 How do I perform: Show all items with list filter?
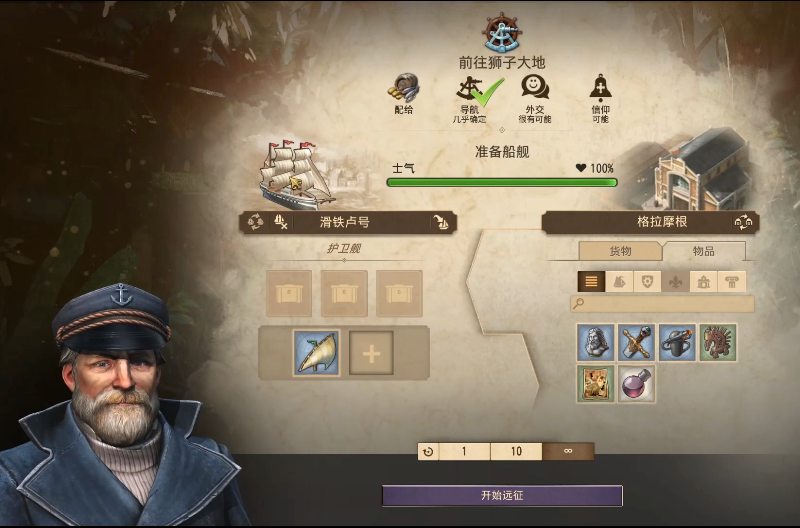pos(591,282)
